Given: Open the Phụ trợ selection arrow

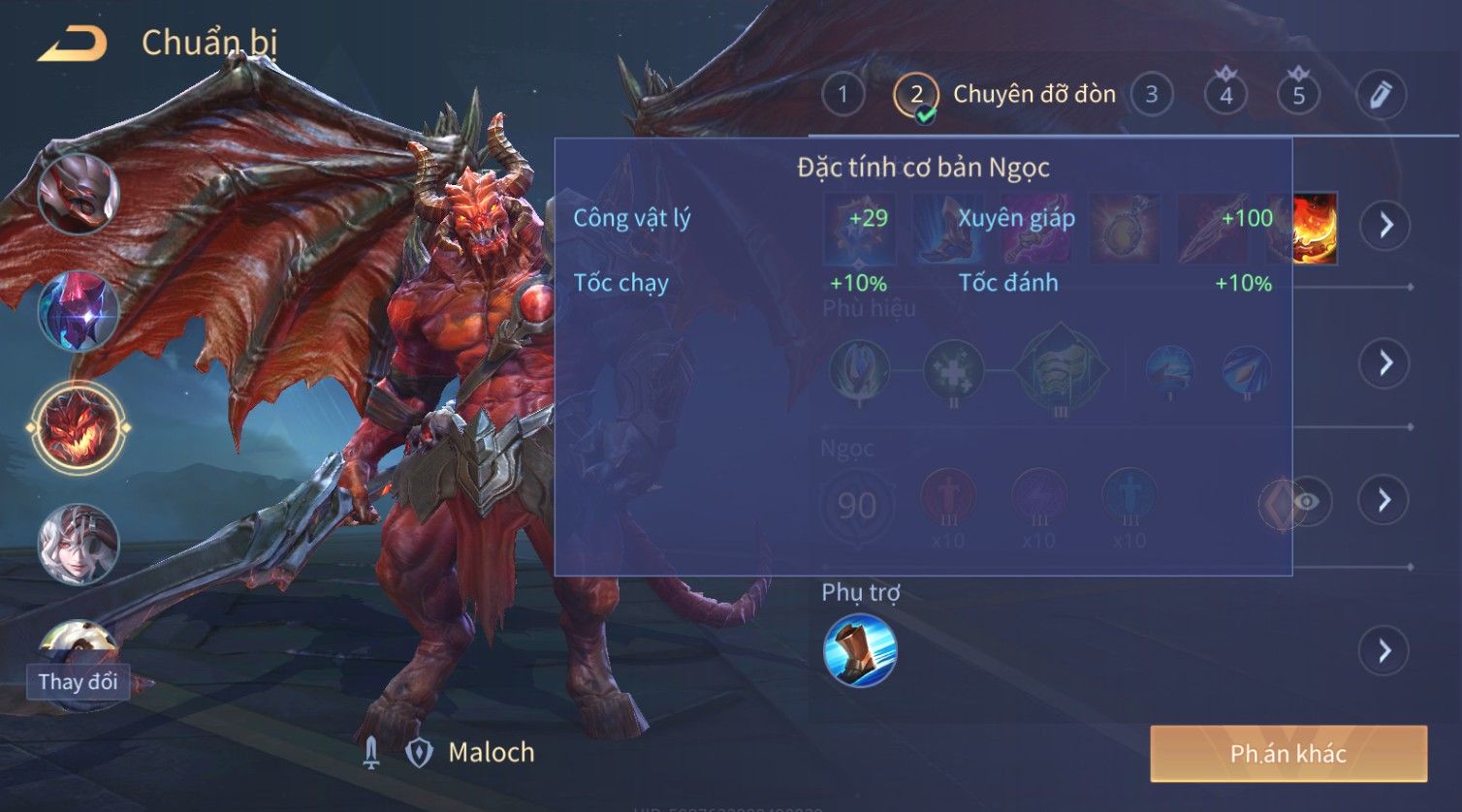Looking at the screenshot, I should pos(1384,650).
